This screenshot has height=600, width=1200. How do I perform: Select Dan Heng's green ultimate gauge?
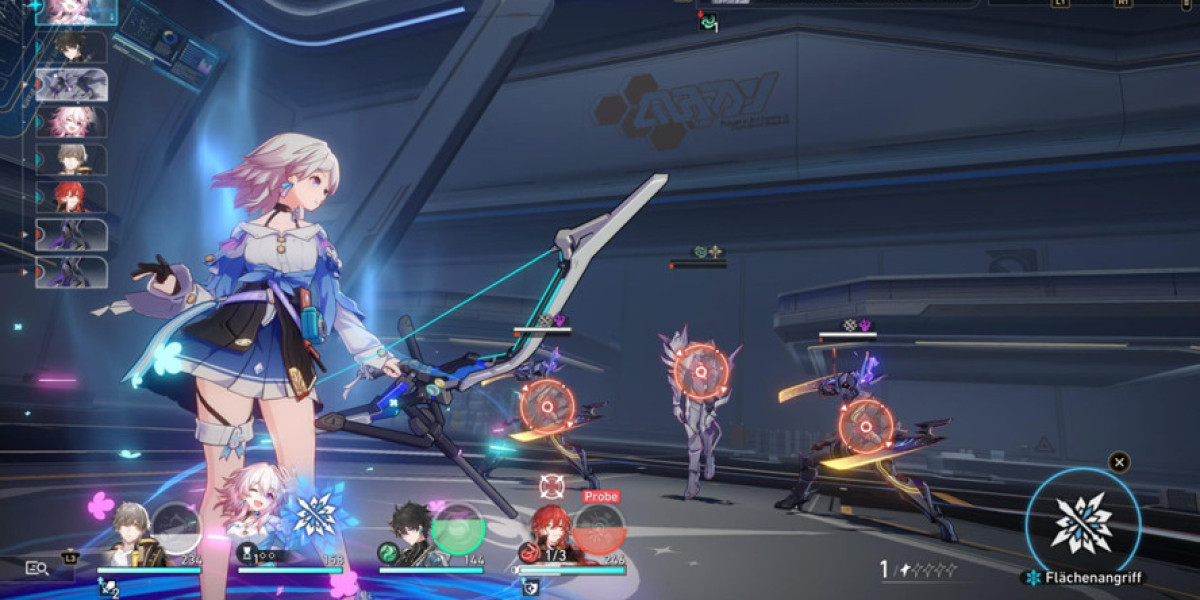(457, 527)
